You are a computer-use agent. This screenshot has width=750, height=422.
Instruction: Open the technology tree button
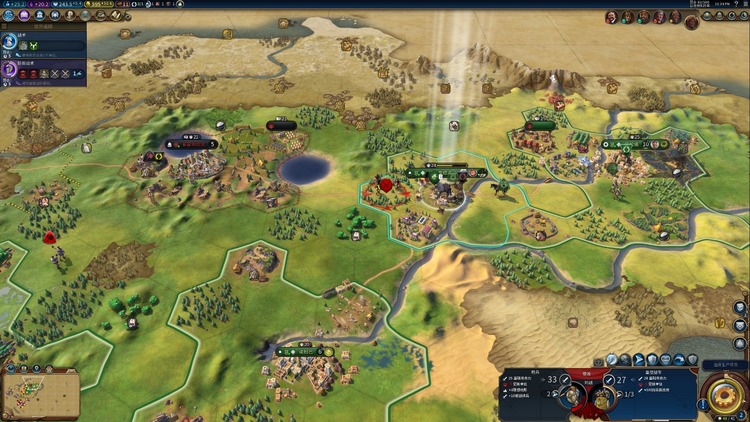click(x=8, y=16)
